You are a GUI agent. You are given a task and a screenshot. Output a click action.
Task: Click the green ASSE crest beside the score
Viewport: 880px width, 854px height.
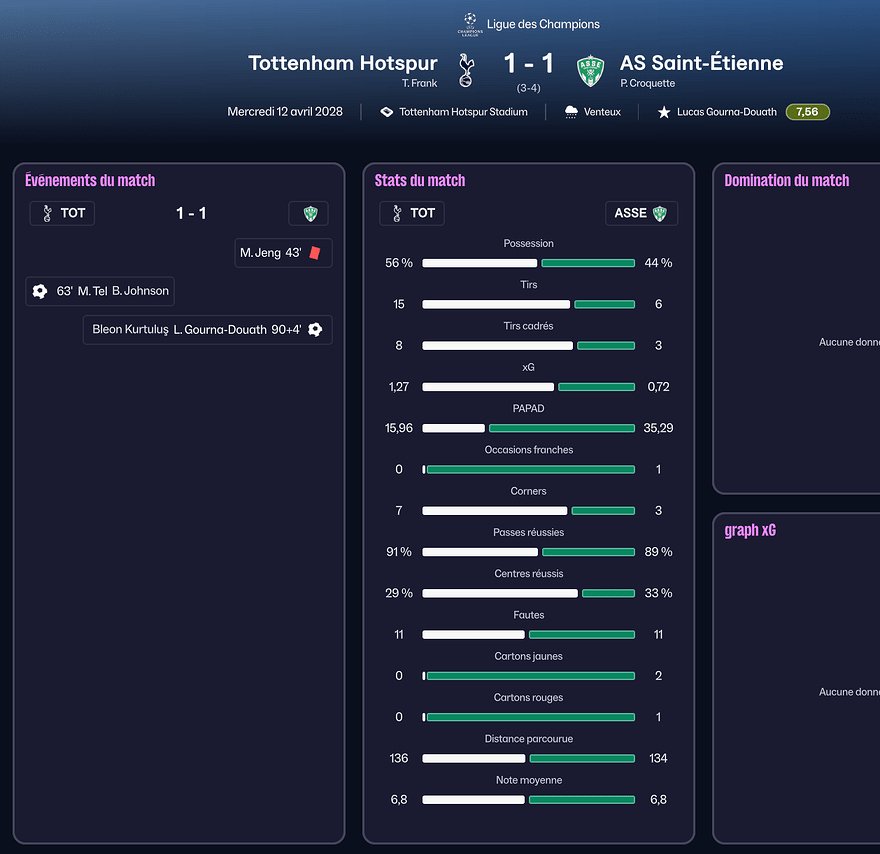coord(592,70)
